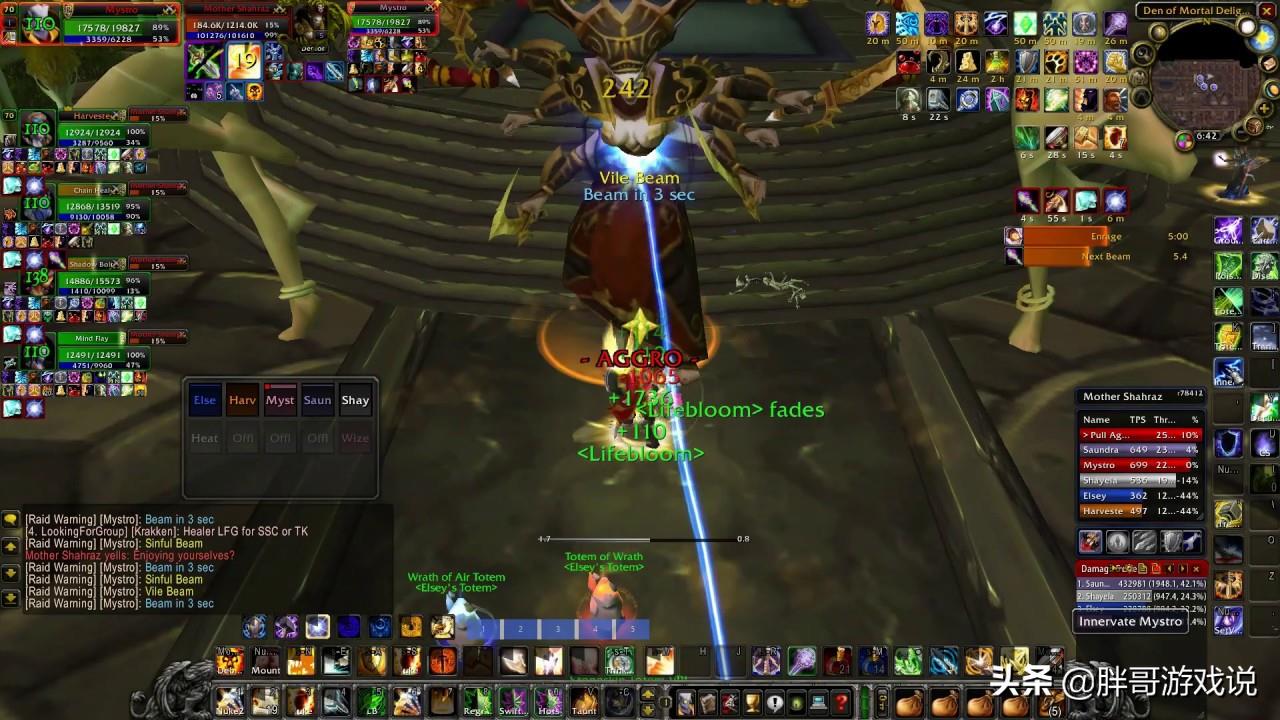Click the Saundra row in the threat meter
1280x720 pixels.
pos(1140,450)
